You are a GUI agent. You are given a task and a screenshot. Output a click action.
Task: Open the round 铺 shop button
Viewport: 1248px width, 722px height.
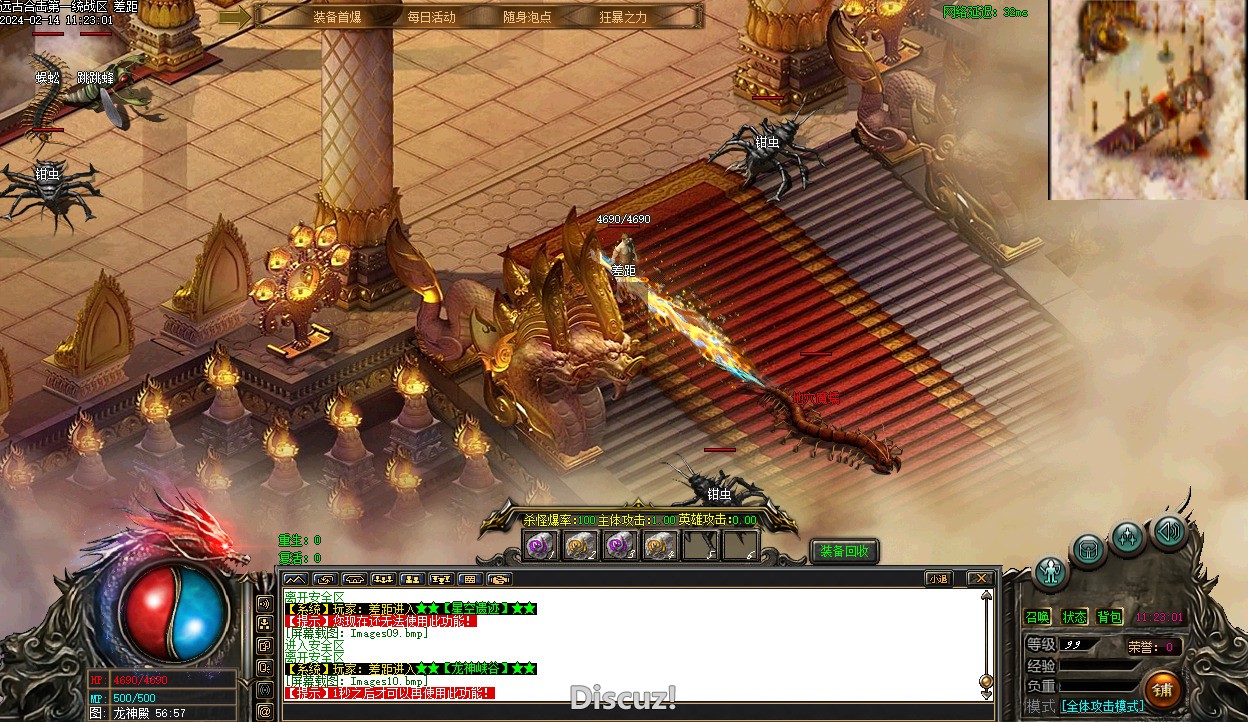(1162, 688)
